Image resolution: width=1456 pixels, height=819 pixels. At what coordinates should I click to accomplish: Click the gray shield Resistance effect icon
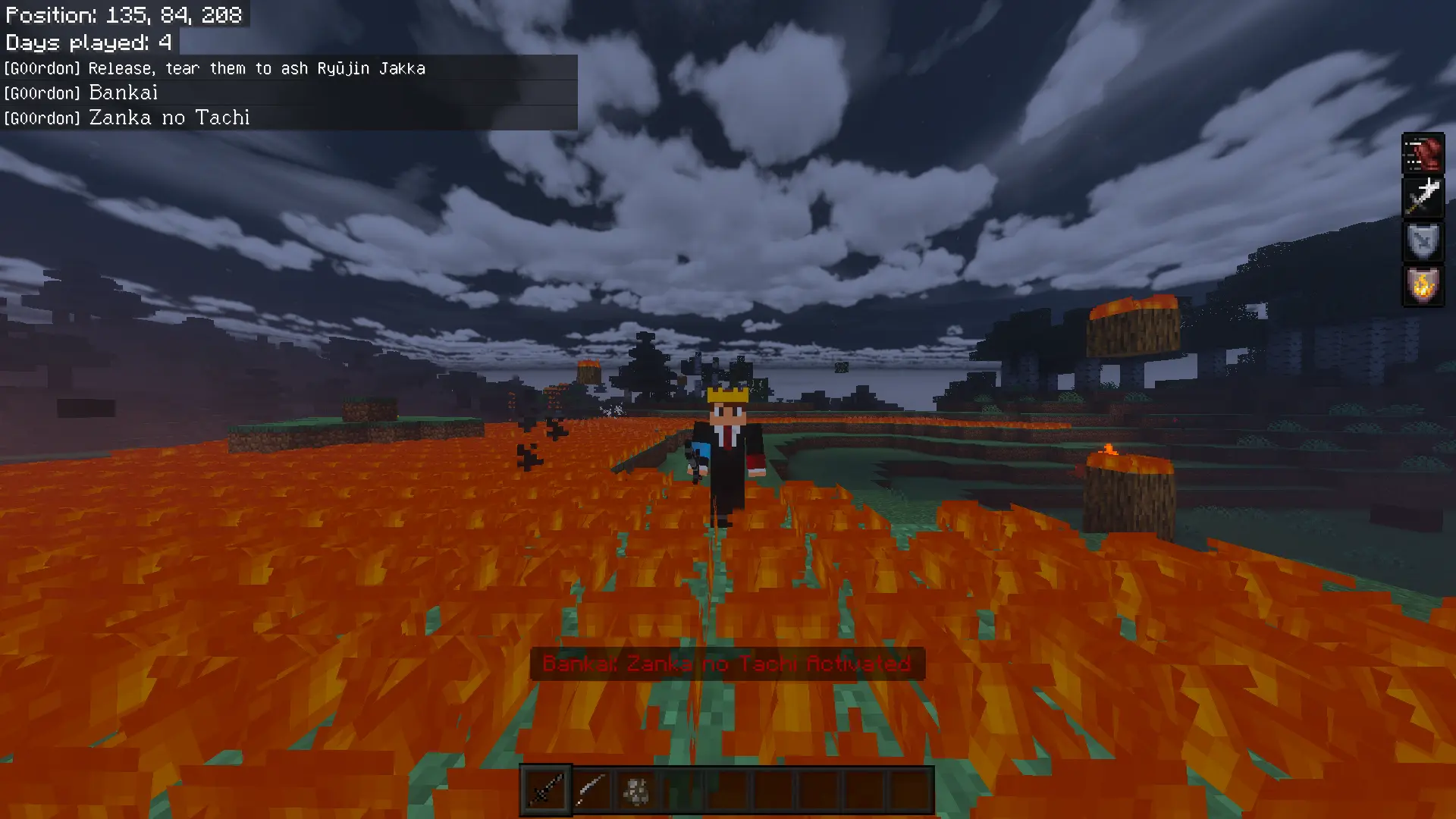(1423, 242)
